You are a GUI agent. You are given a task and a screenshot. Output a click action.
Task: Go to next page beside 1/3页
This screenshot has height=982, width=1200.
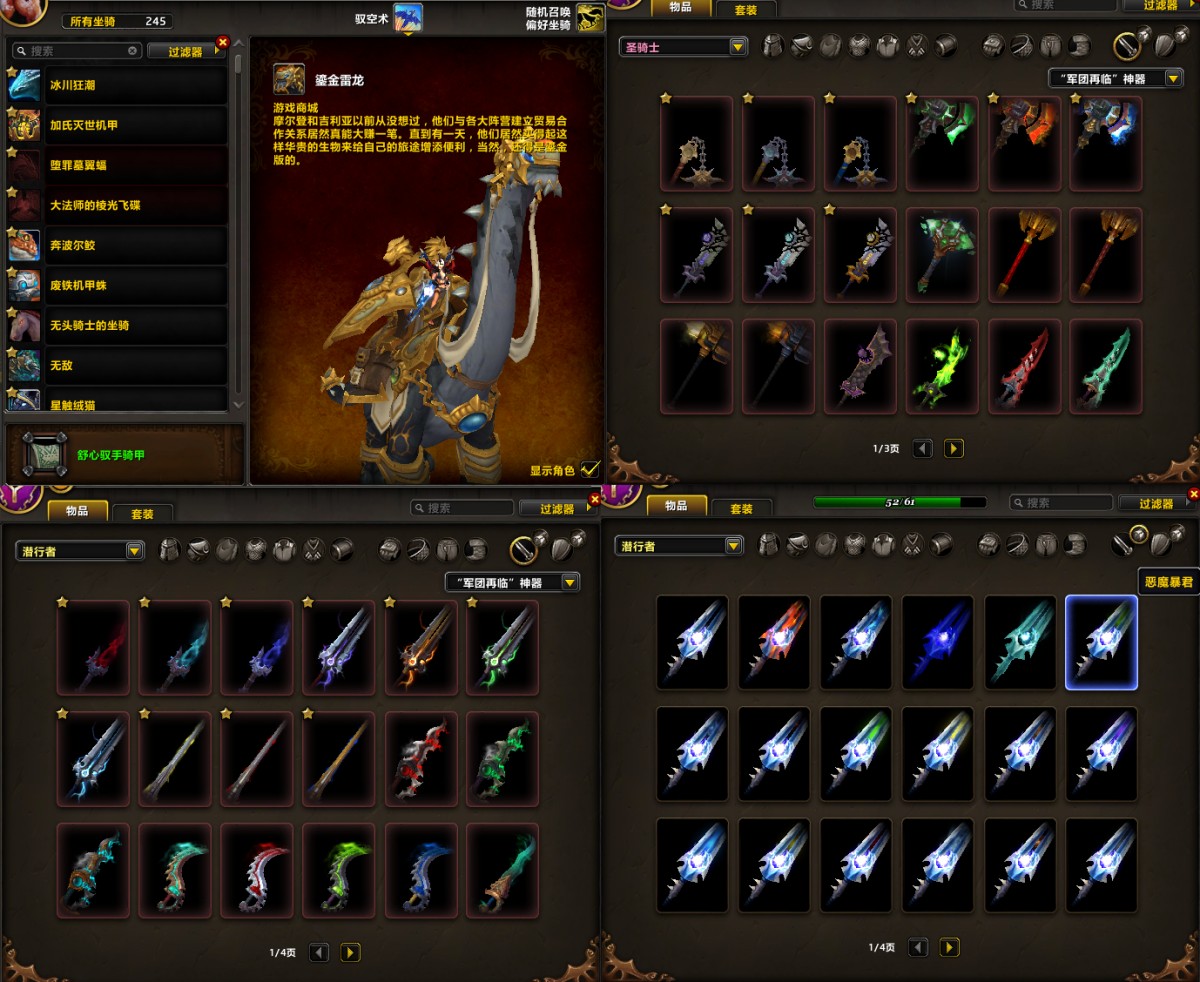(x=954, y=449)
